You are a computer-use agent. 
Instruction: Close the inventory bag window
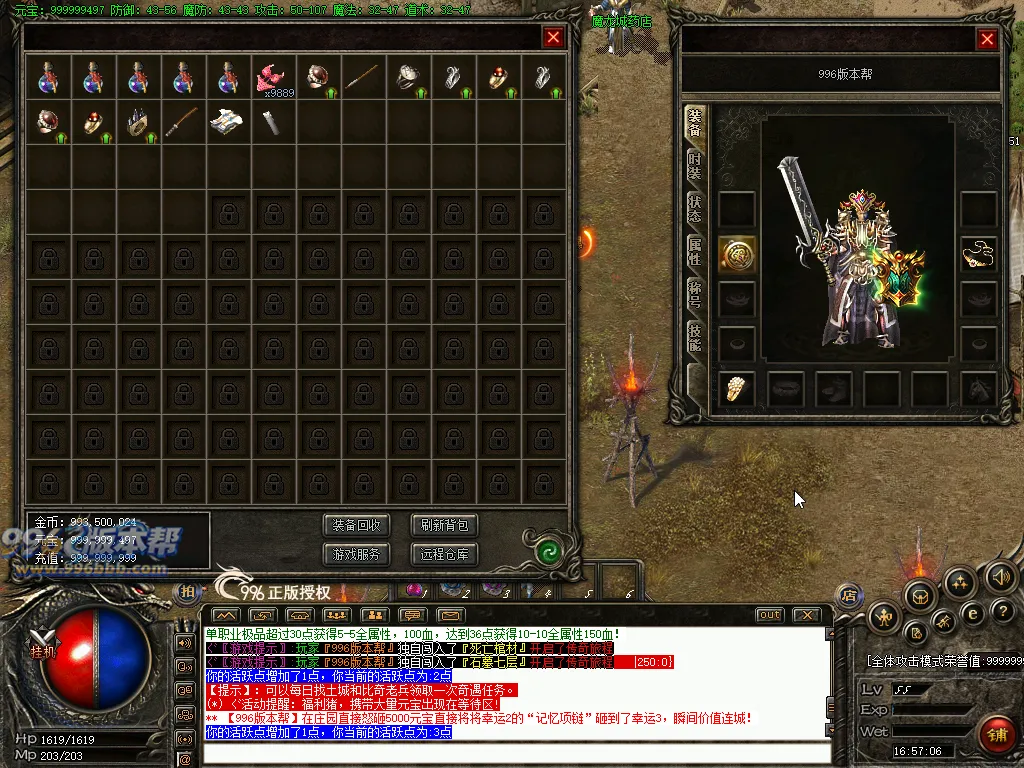pyautogui.click(x=553, y=38)
